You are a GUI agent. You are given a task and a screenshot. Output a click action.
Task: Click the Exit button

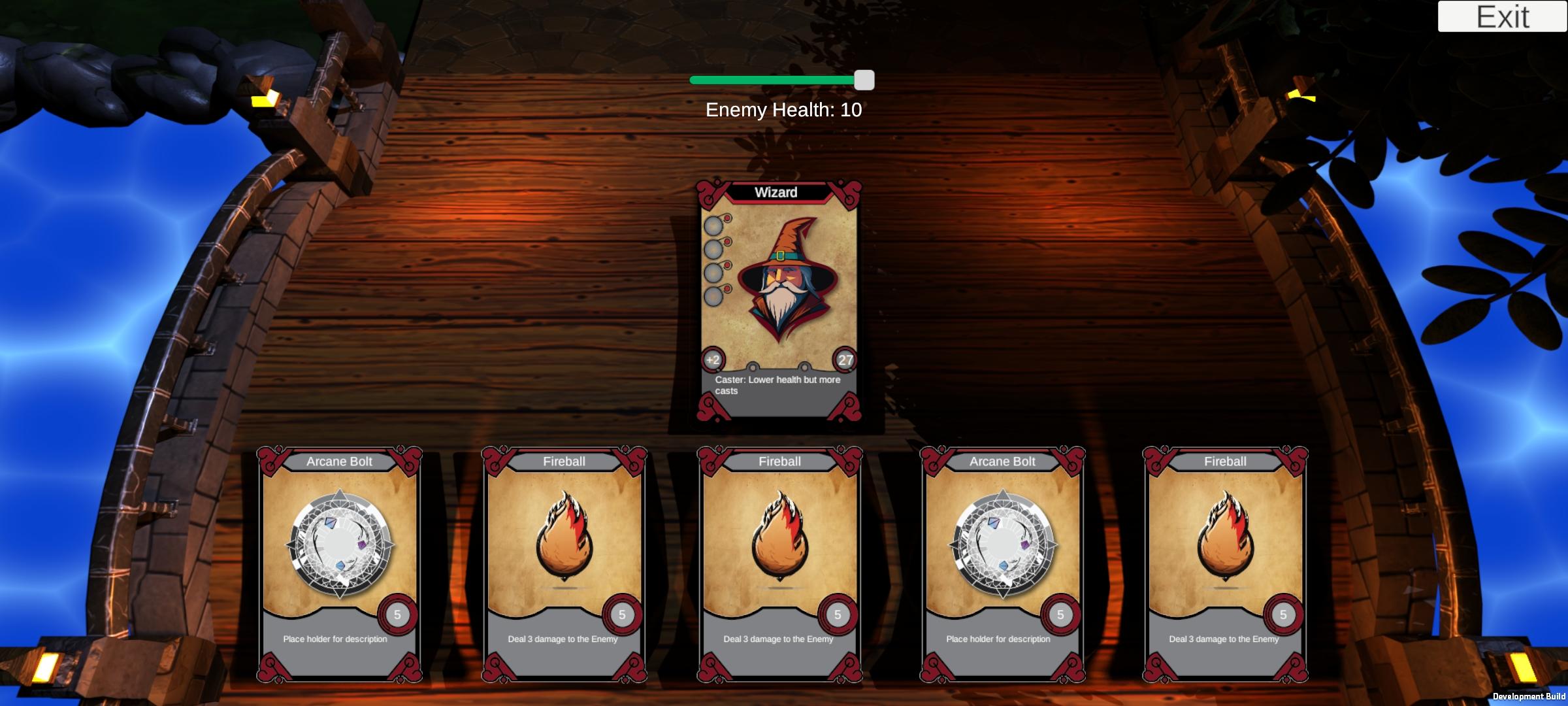(x=1503, y=18)
